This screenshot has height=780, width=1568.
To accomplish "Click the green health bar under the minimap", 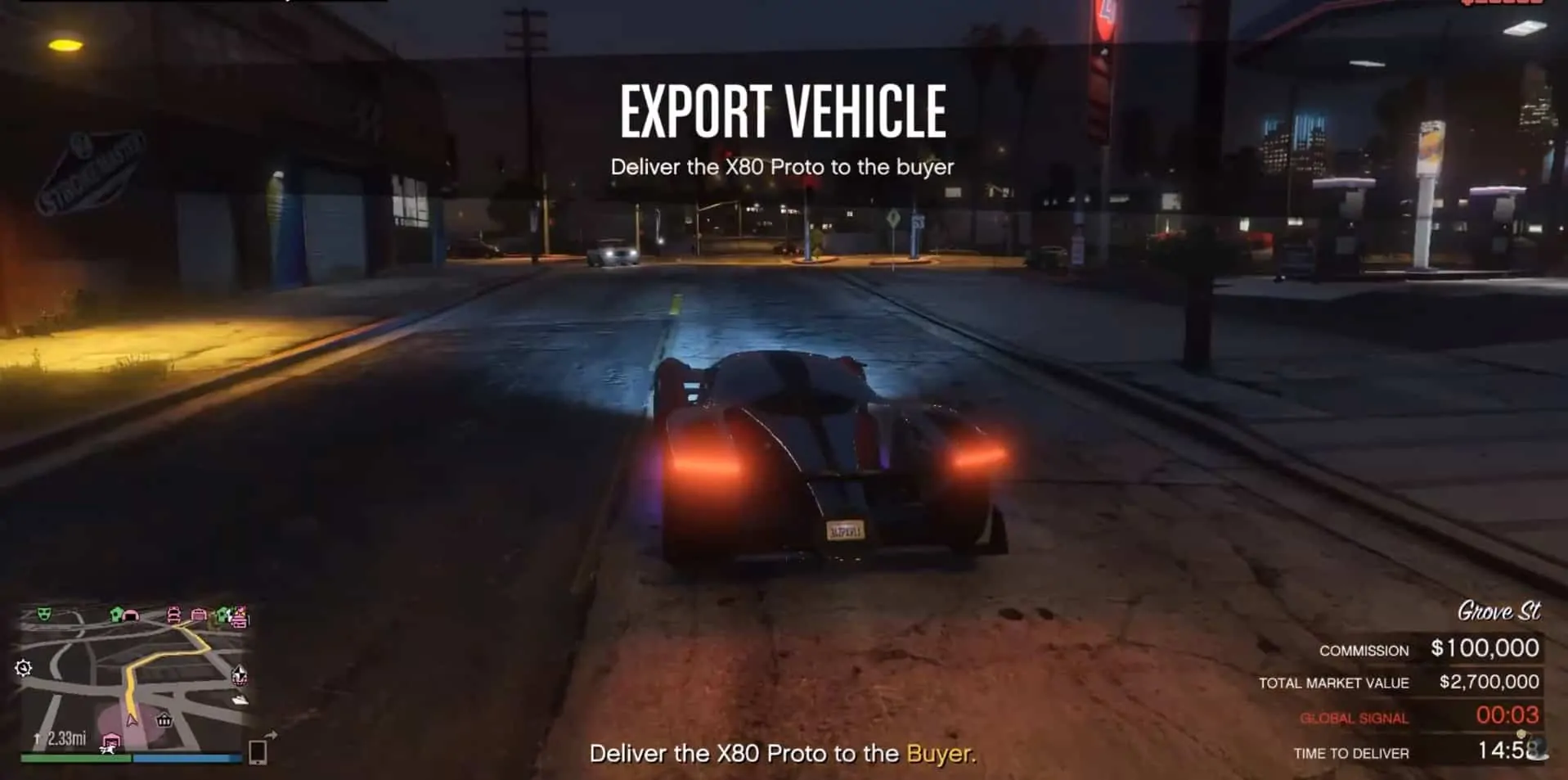I will coord(74,757).
